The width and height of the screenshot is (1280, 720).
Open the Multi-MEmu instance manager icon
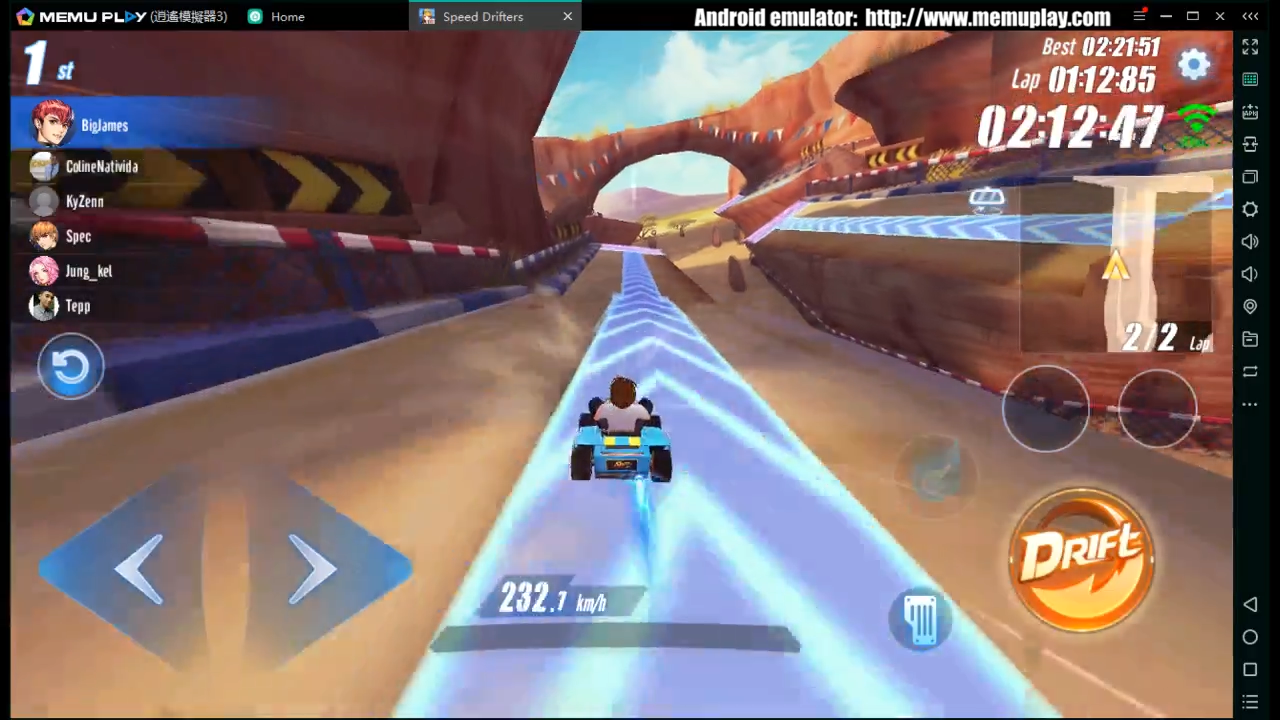click(1250, 177)
